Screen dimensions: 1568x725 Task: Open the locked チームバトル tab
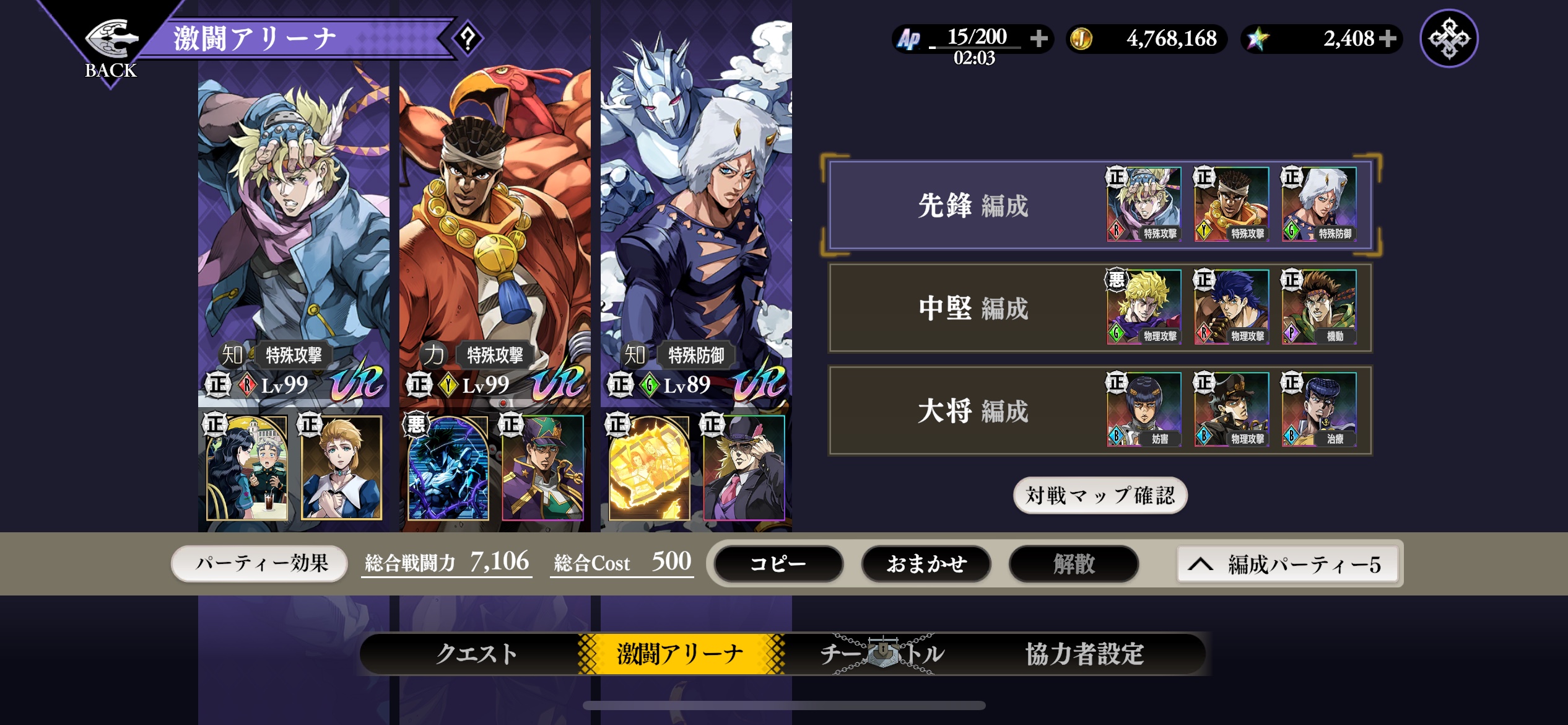tap(882, 654)
